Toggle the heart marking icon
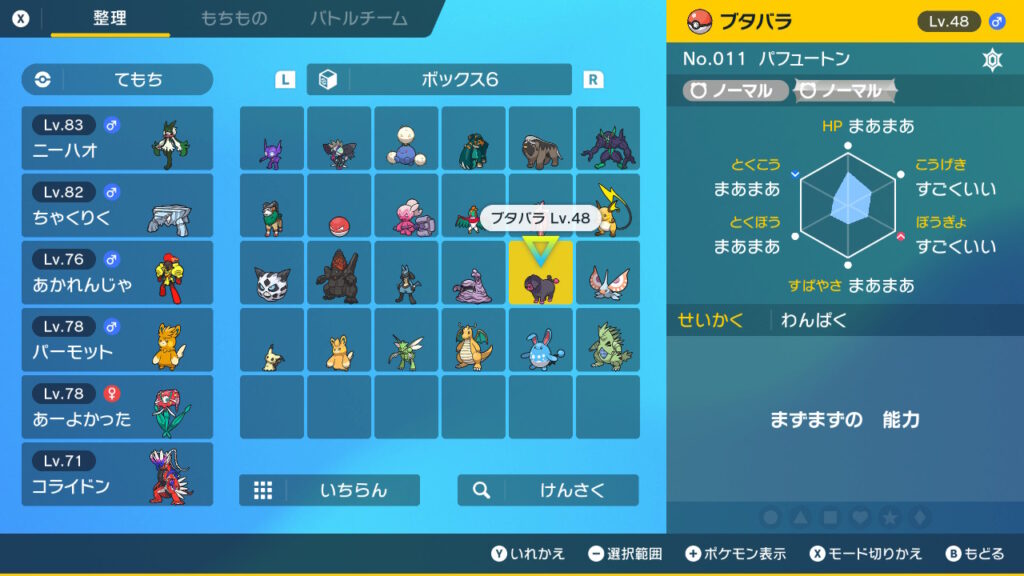This screenshot has height=576, width=1024. 860,517
